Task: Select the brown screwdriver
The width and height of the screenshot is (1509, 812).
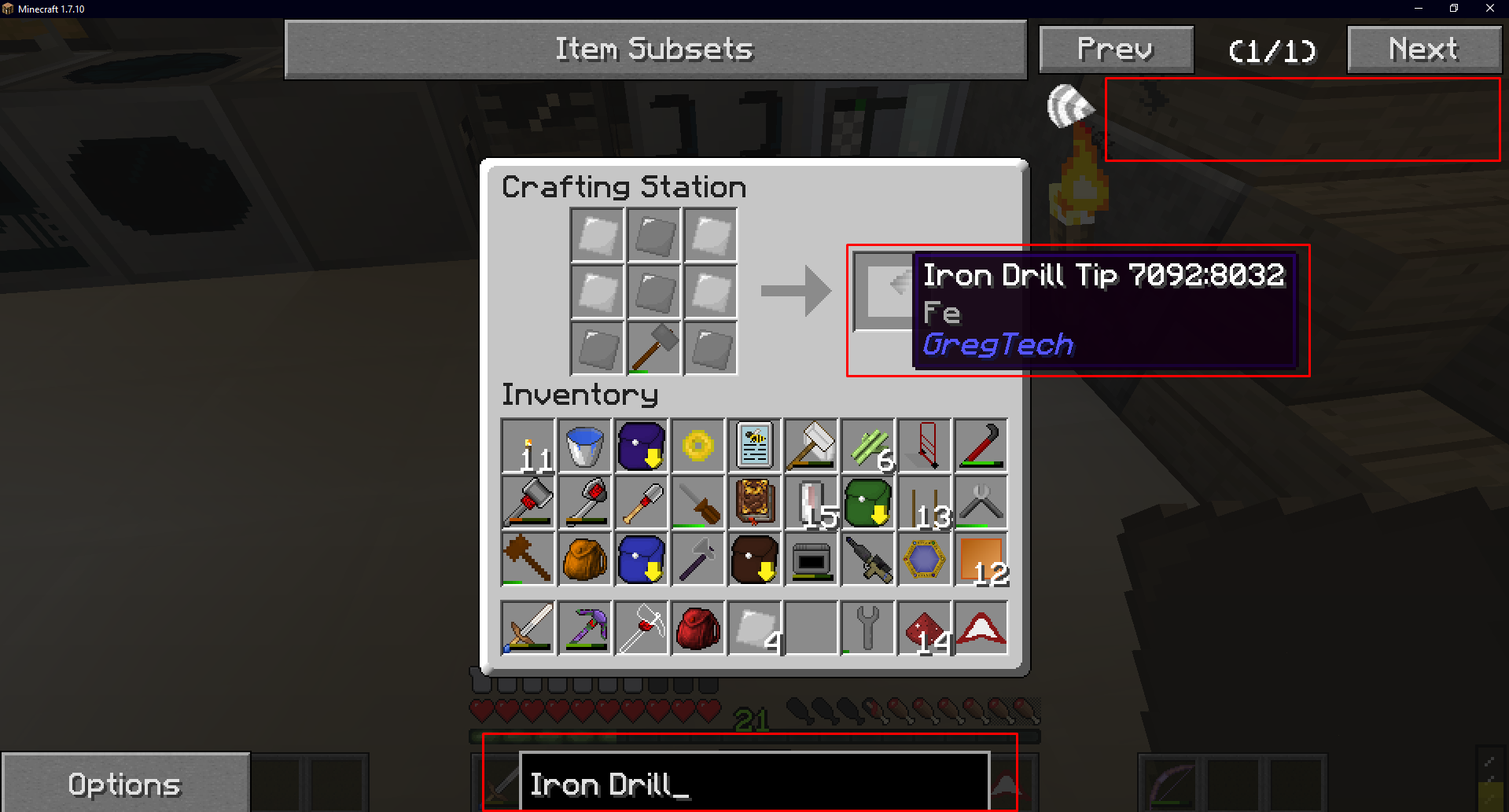Action: coord(698,502)
